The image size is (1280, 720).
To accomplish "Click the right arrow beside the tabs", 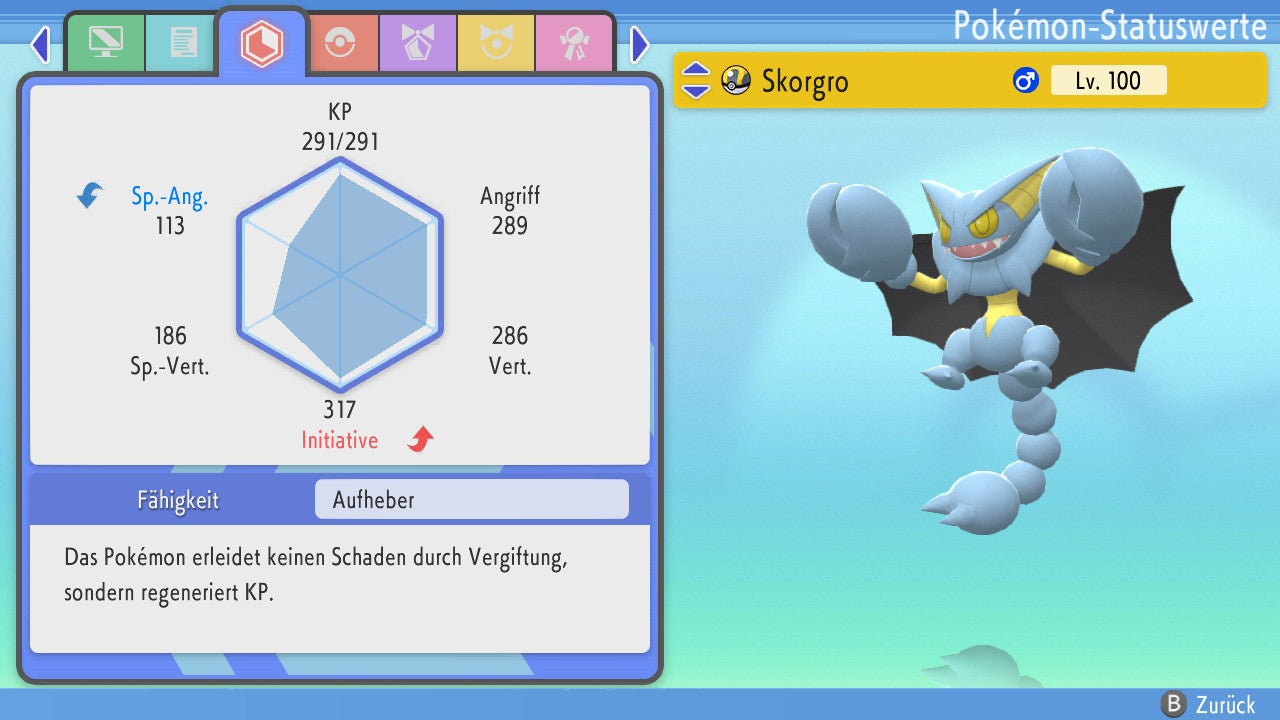I will tap(640, 44).
